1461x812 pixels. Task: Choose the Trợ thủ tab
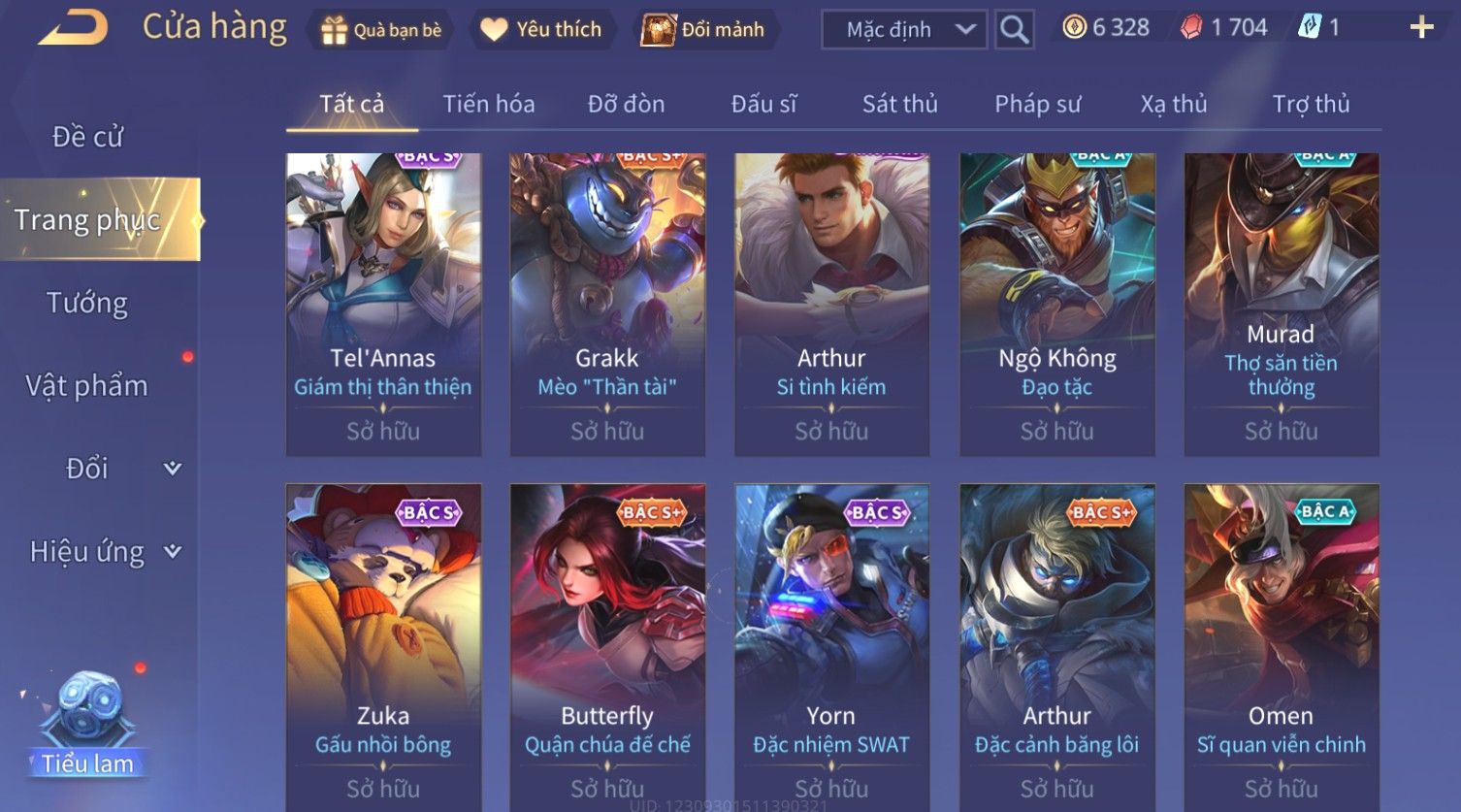tap(1311, 104)
